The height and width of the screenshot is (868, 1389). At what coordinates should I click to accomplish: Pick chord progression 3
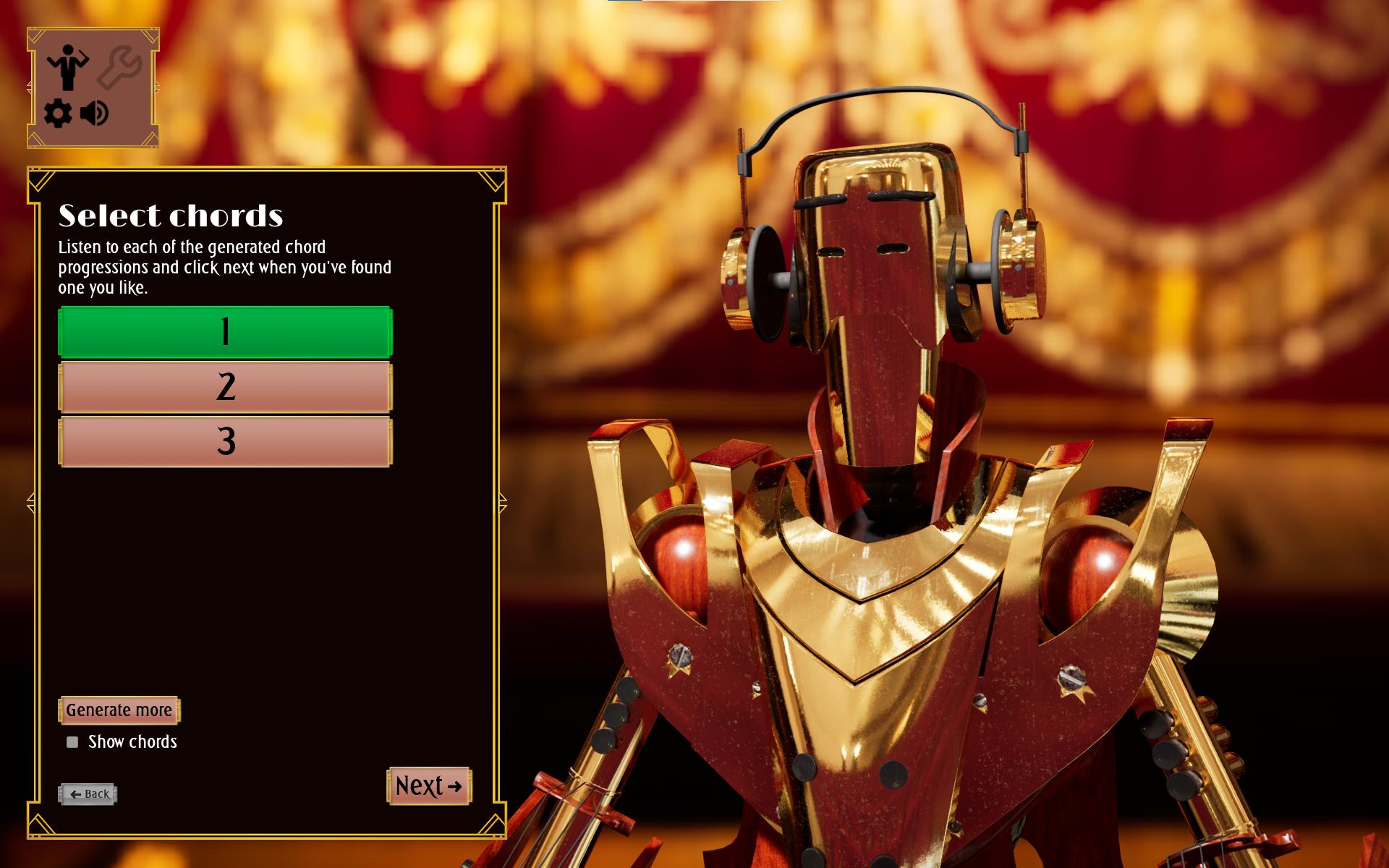pos(225,441)
